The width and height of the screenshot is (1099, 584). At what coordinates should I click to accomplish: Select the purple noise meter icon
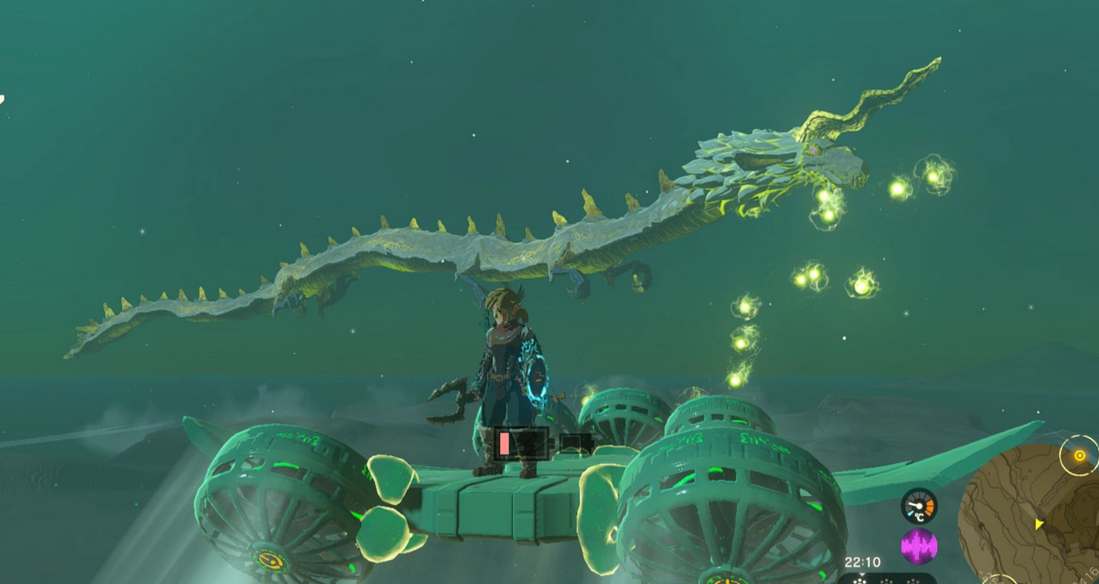click(918, 546)
